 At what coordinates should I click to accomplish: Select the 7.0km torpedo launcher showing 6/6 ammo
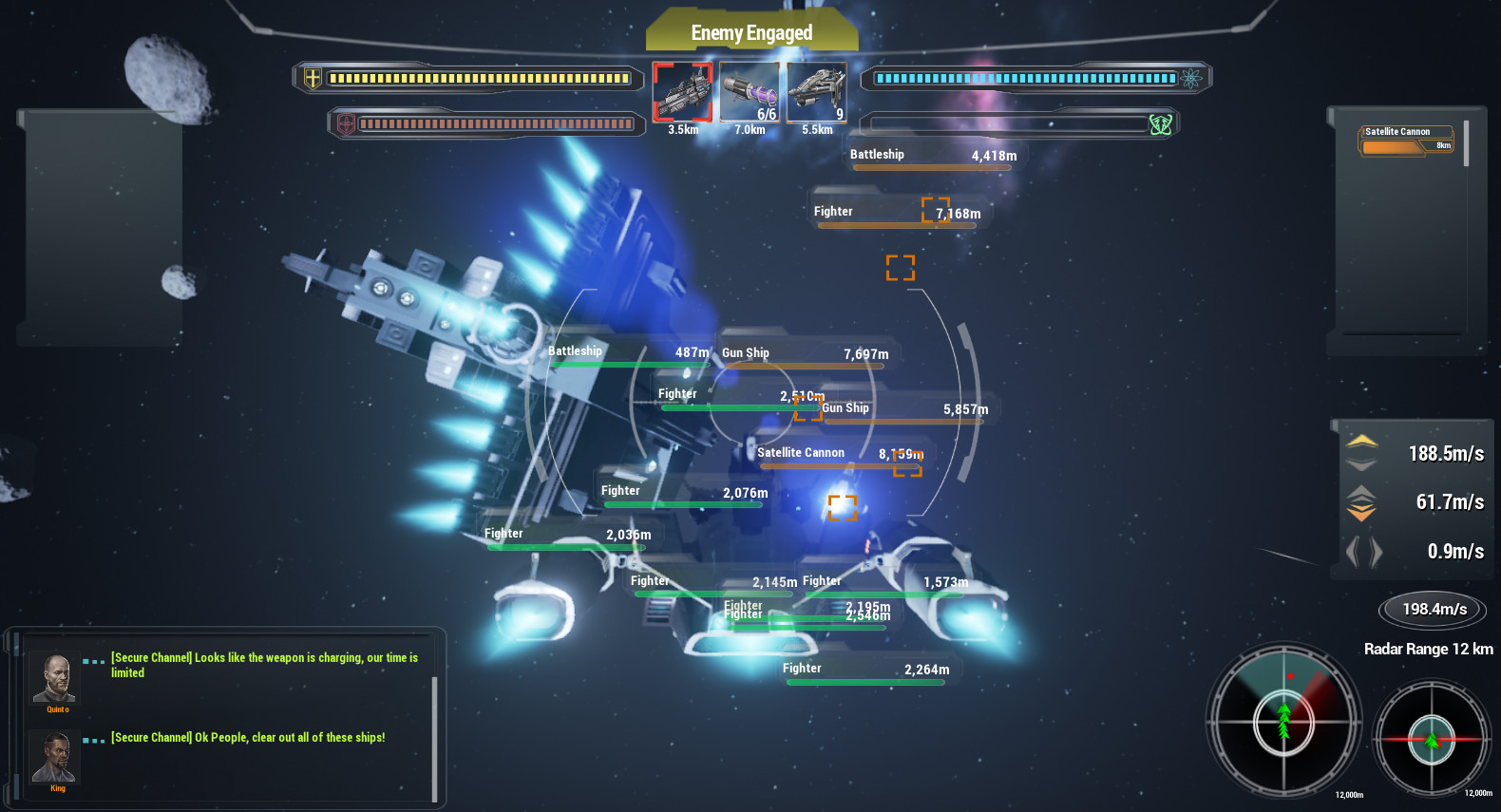(x=750, y=91)
